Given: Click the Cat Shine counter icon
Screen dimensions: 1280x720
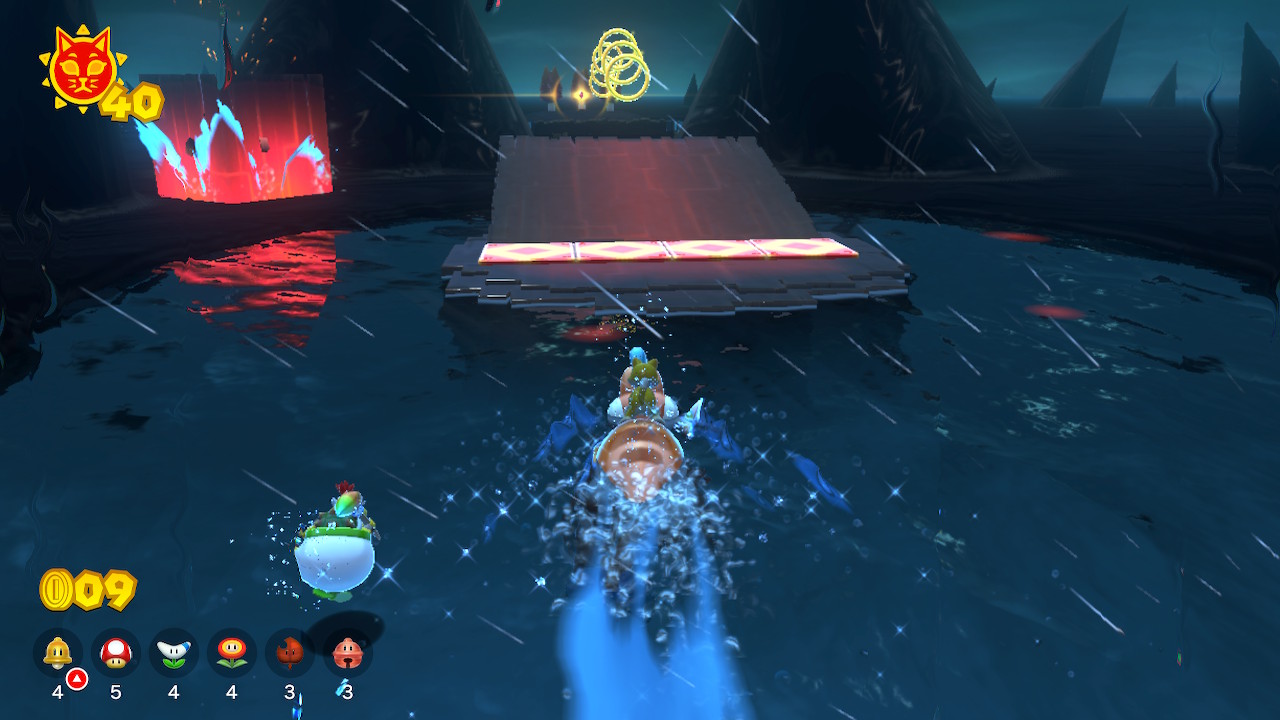Looking at the screenshot, I should click(x=82, y=70).
